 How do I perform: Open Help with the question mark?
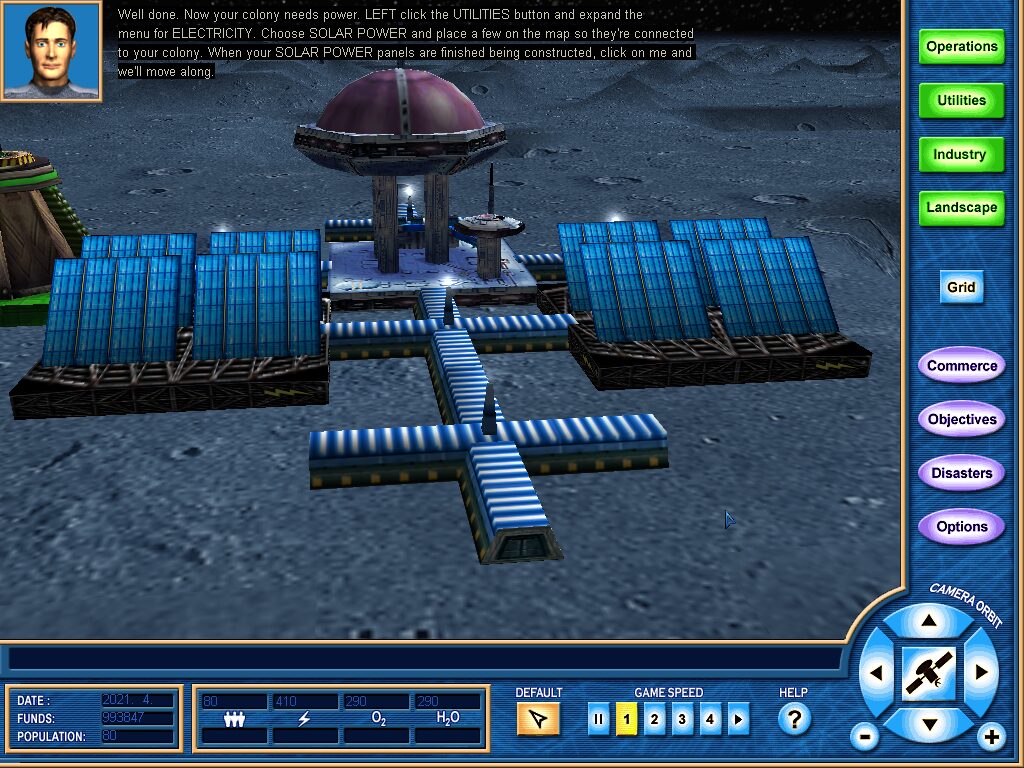(793, 719)
